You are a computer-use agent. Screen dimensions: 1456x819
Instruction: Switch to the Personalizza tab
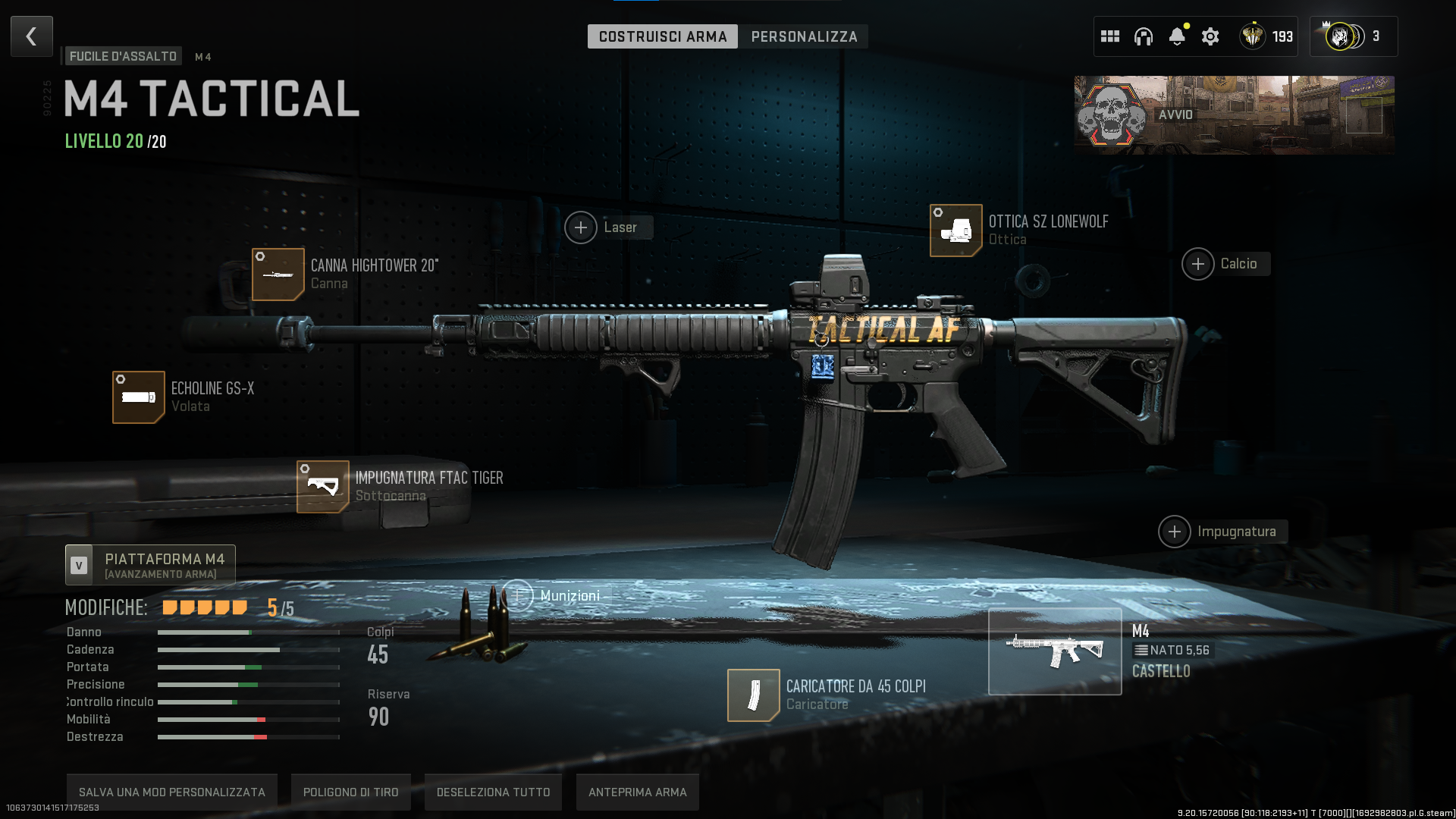coord(804,36)
